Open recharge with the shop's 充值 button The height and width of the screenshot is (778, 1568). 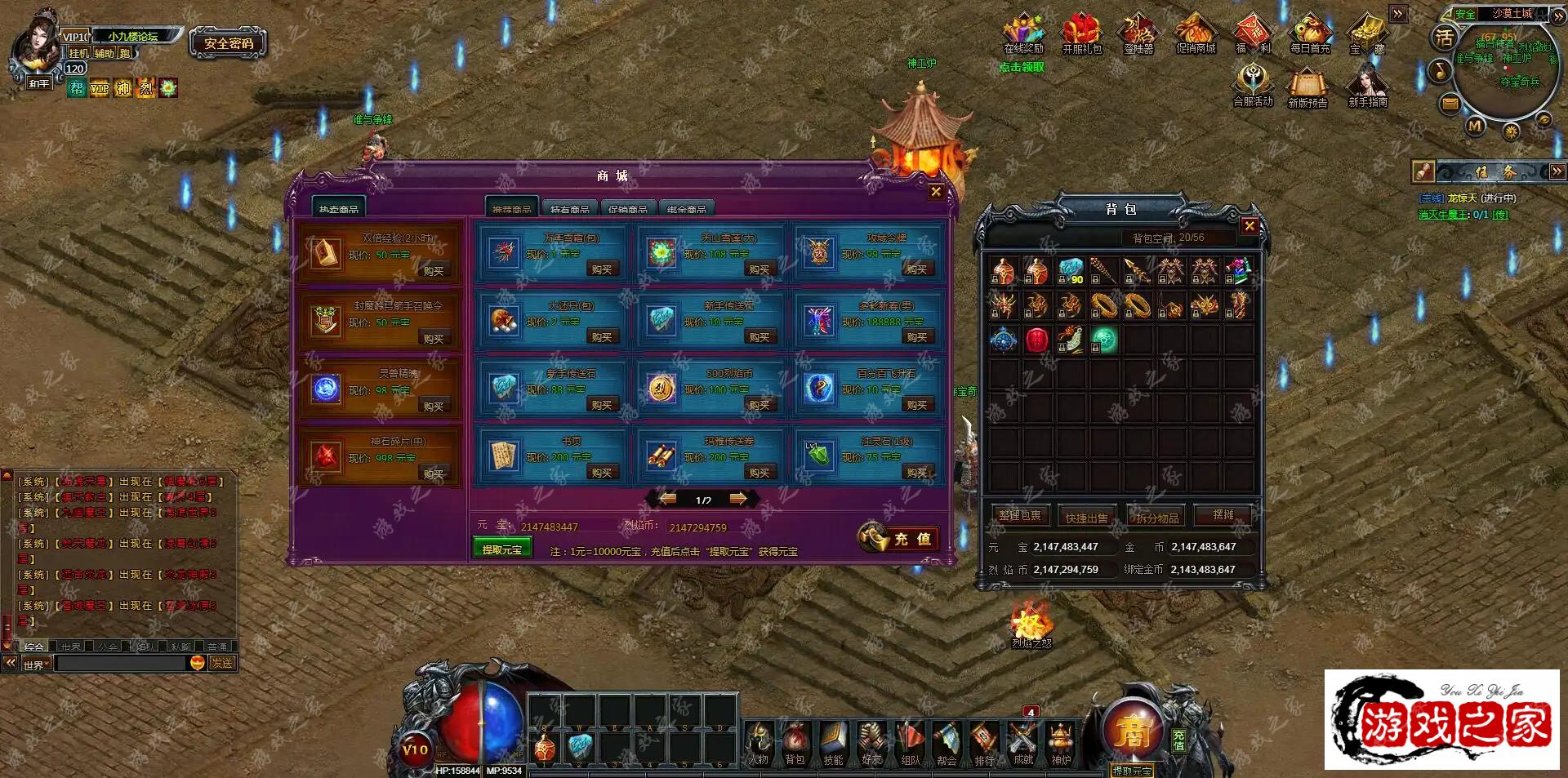(899, 539)
